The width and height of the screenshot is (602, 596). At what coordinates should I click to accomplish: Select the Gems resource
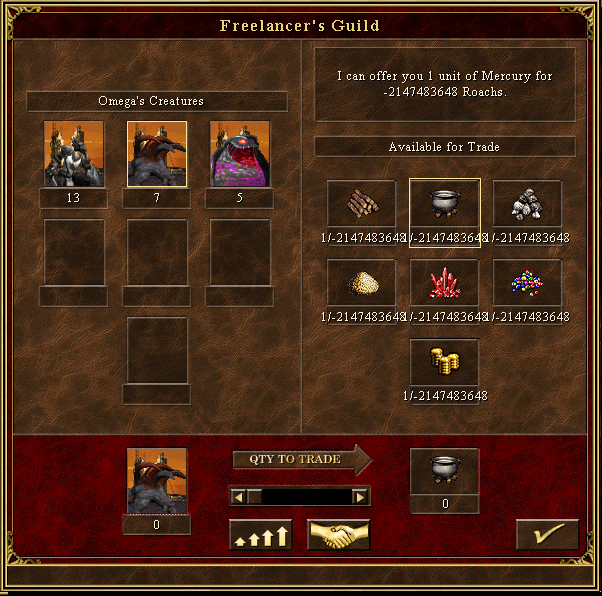pyautogui.click(x=527, y=283)
